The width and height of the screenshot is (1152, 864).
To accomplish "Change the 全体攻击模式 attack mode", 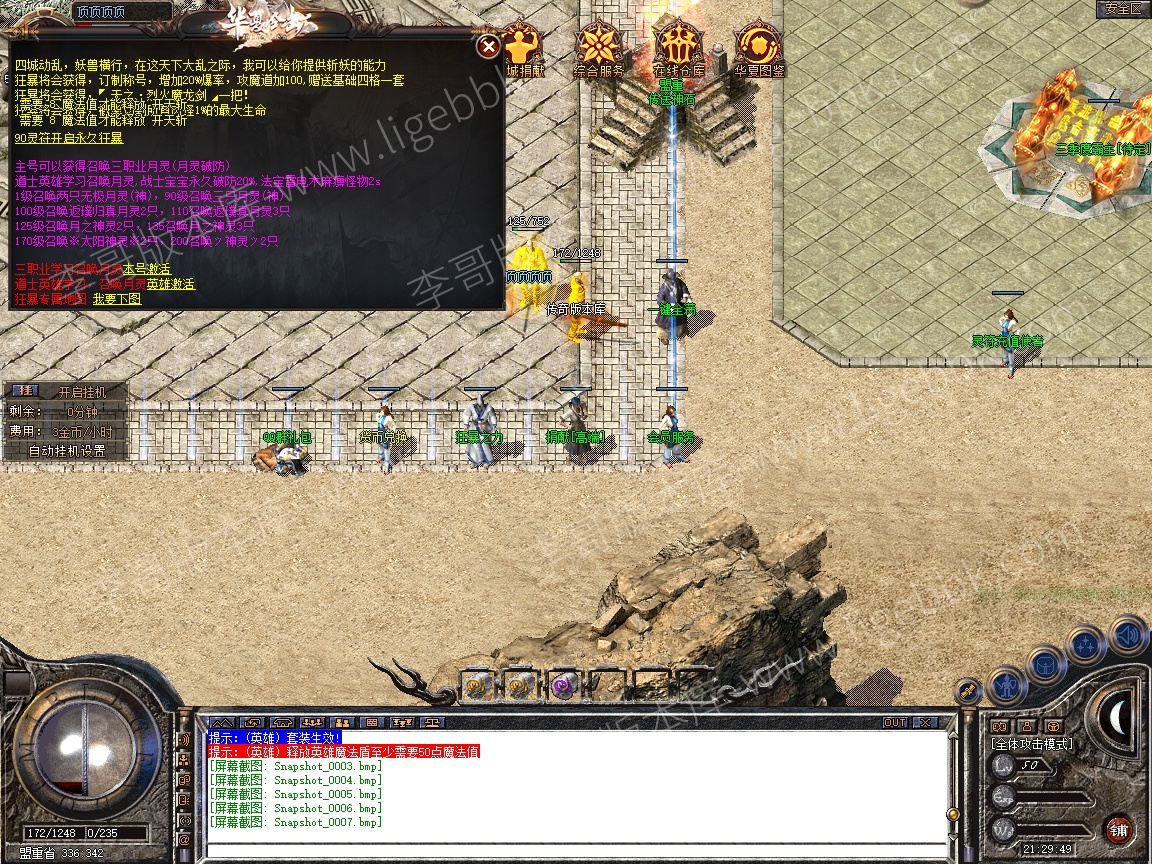I will tap(1031, 744).
